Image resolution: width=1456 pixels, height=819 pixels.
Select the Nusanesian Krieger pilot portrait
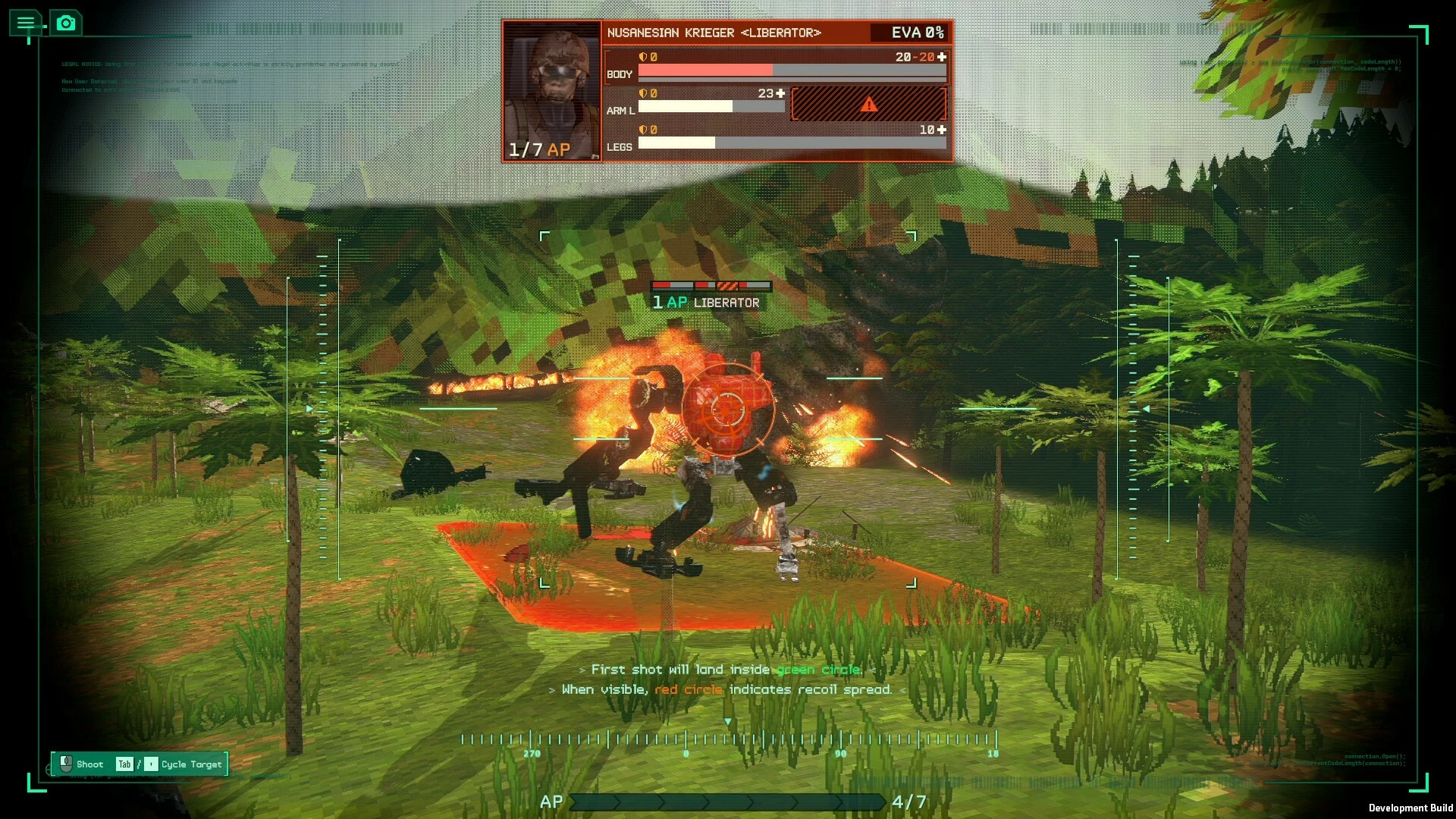click(552, 91)
